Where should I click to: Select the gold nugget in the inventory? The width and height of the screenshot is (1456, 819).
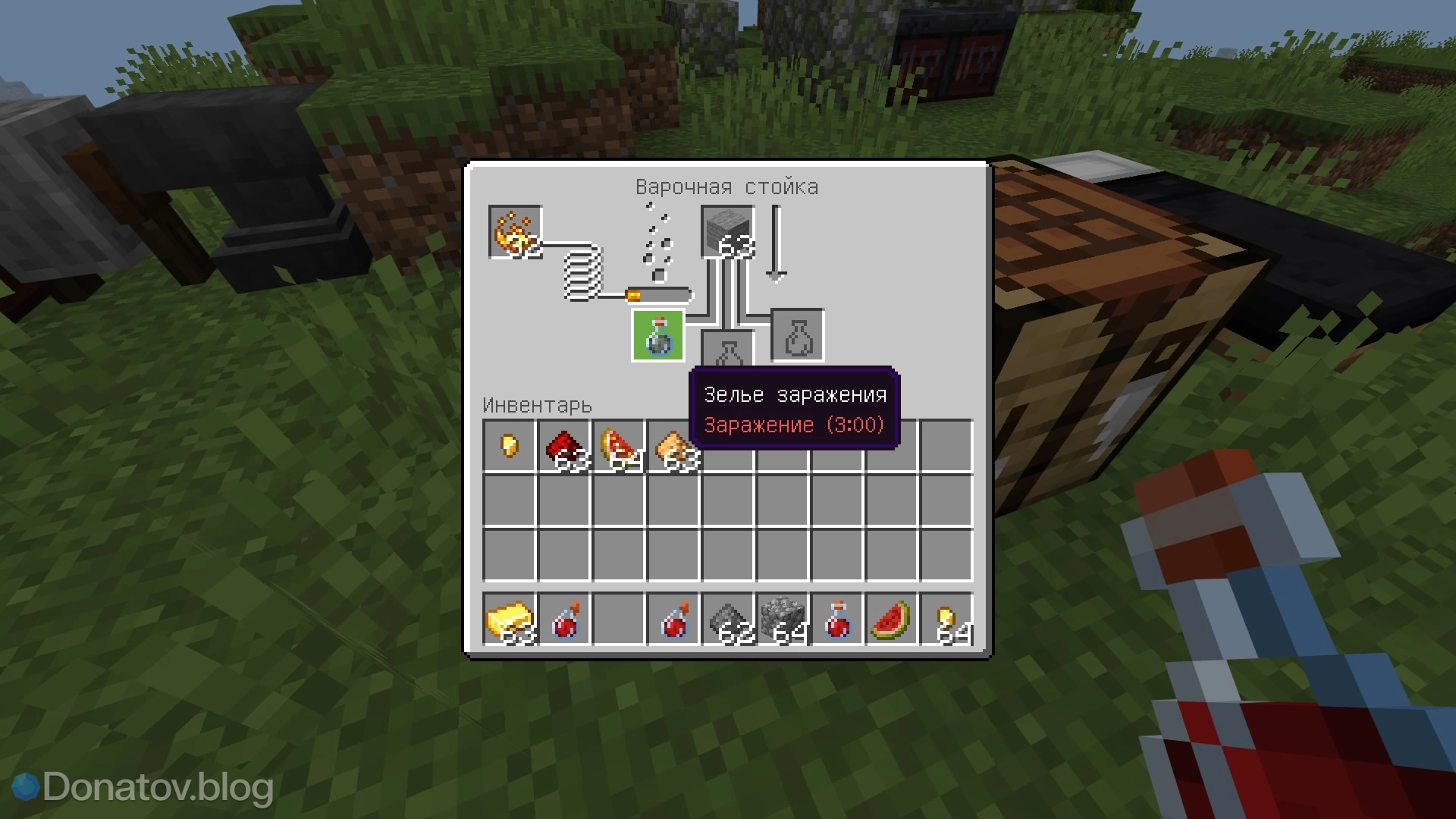pos(509,446)
